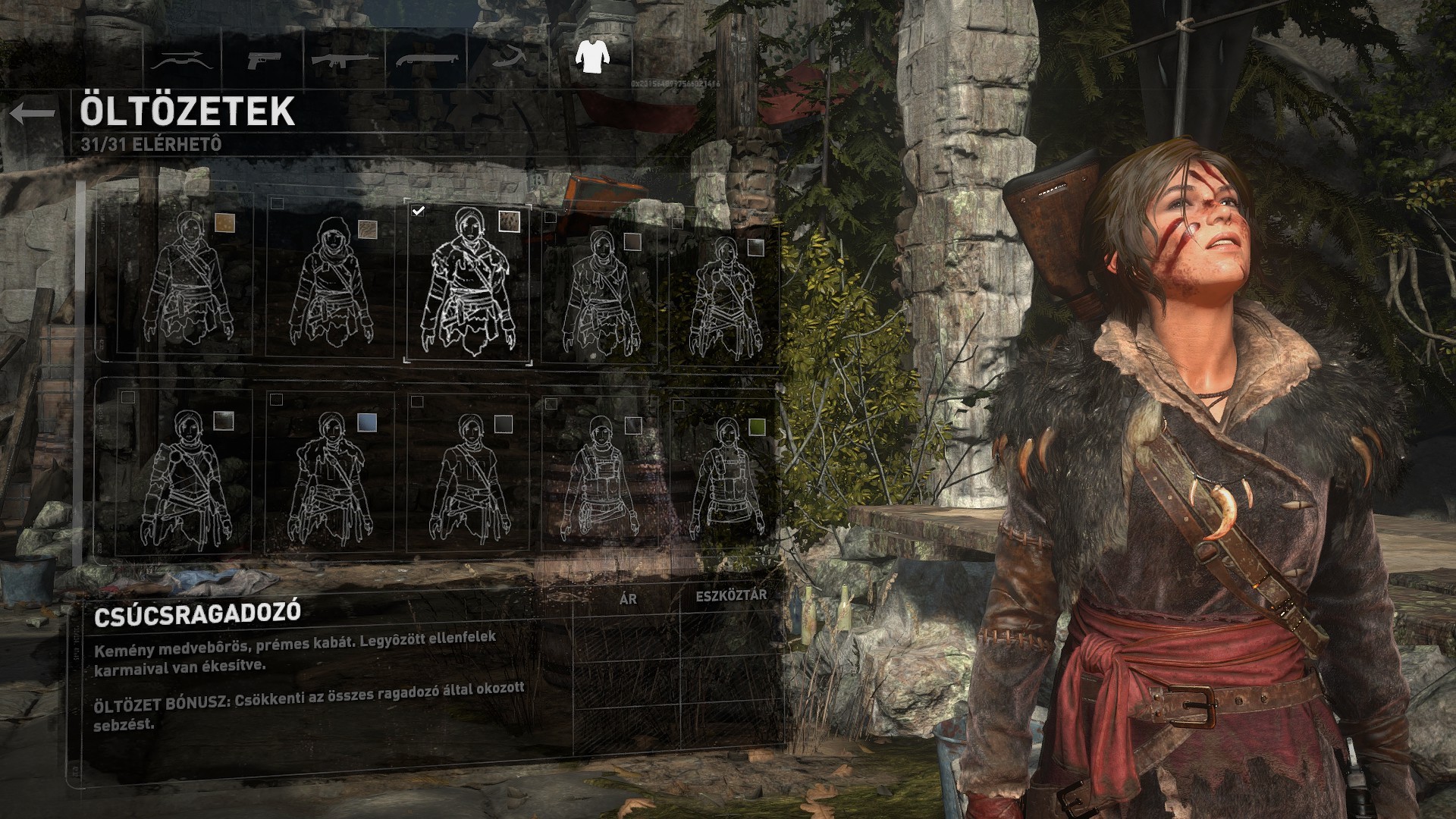Switch to the climbing axe tab
The width and height of the screenshot is (1456, 819).
coord(508,58)
